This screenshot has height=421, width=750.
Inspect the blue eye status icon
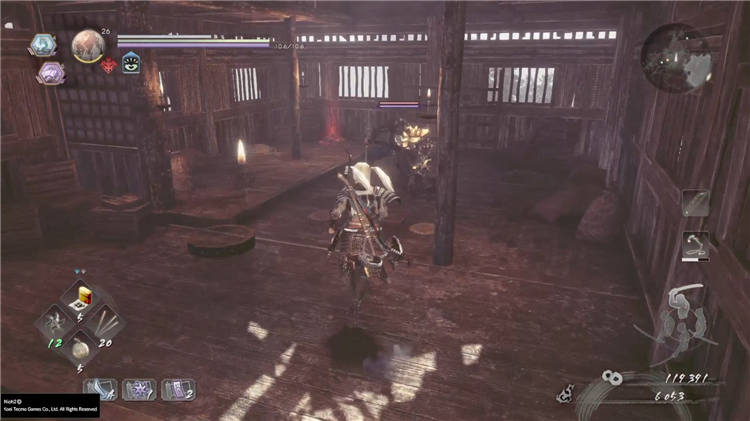(x=131, y=66)
